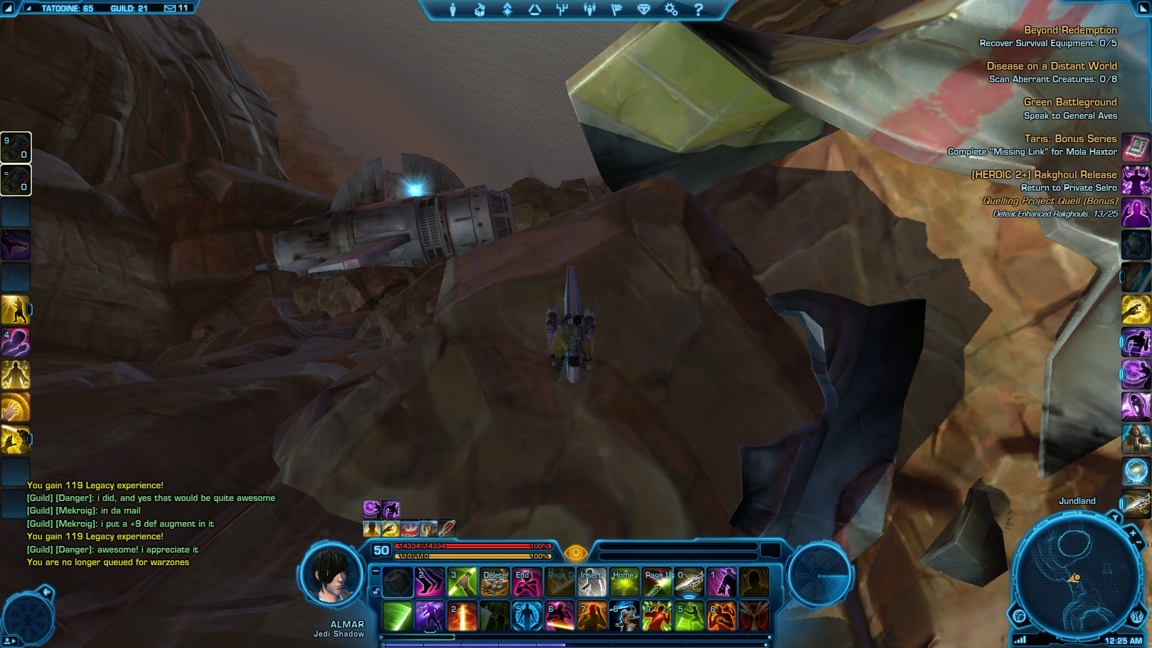Screen dimensions: 1152x648
Task: Select the Rakghoul Release heroic quest
Action: [x=1044, y=174]
